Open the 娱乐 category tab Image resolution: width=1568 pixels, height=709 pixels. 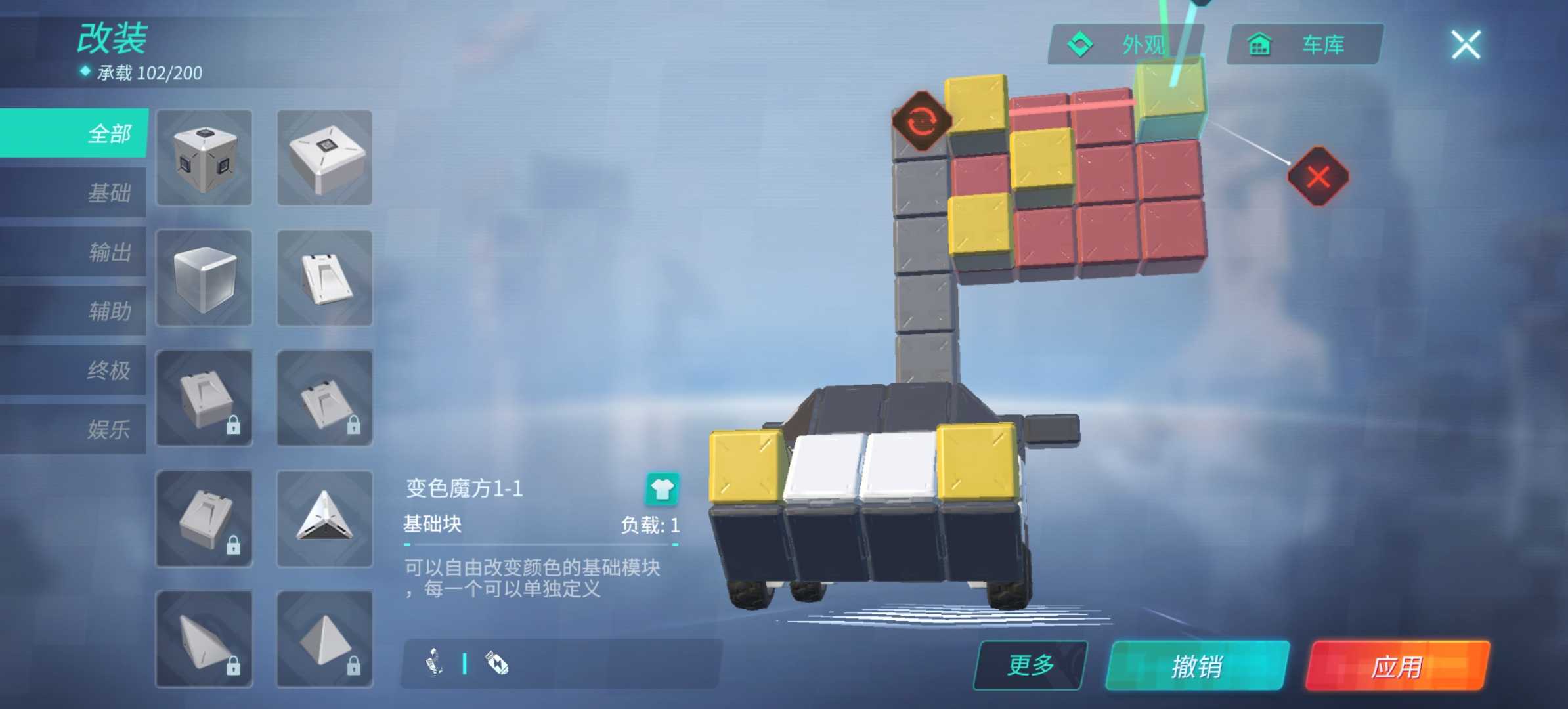click(76, 429)
